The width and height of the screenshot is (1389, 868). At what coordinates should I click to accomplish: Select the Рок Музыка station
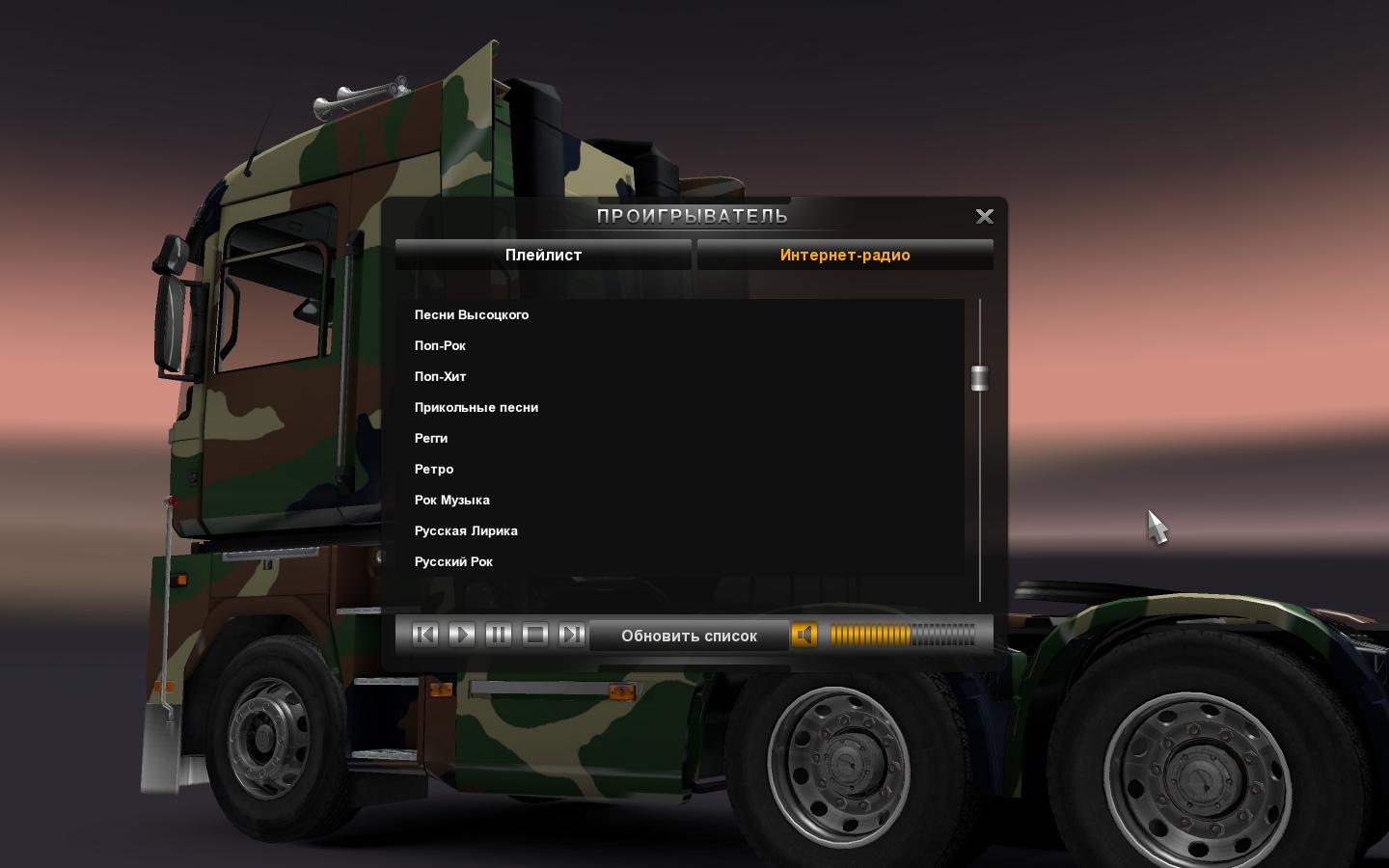(452, 501)
